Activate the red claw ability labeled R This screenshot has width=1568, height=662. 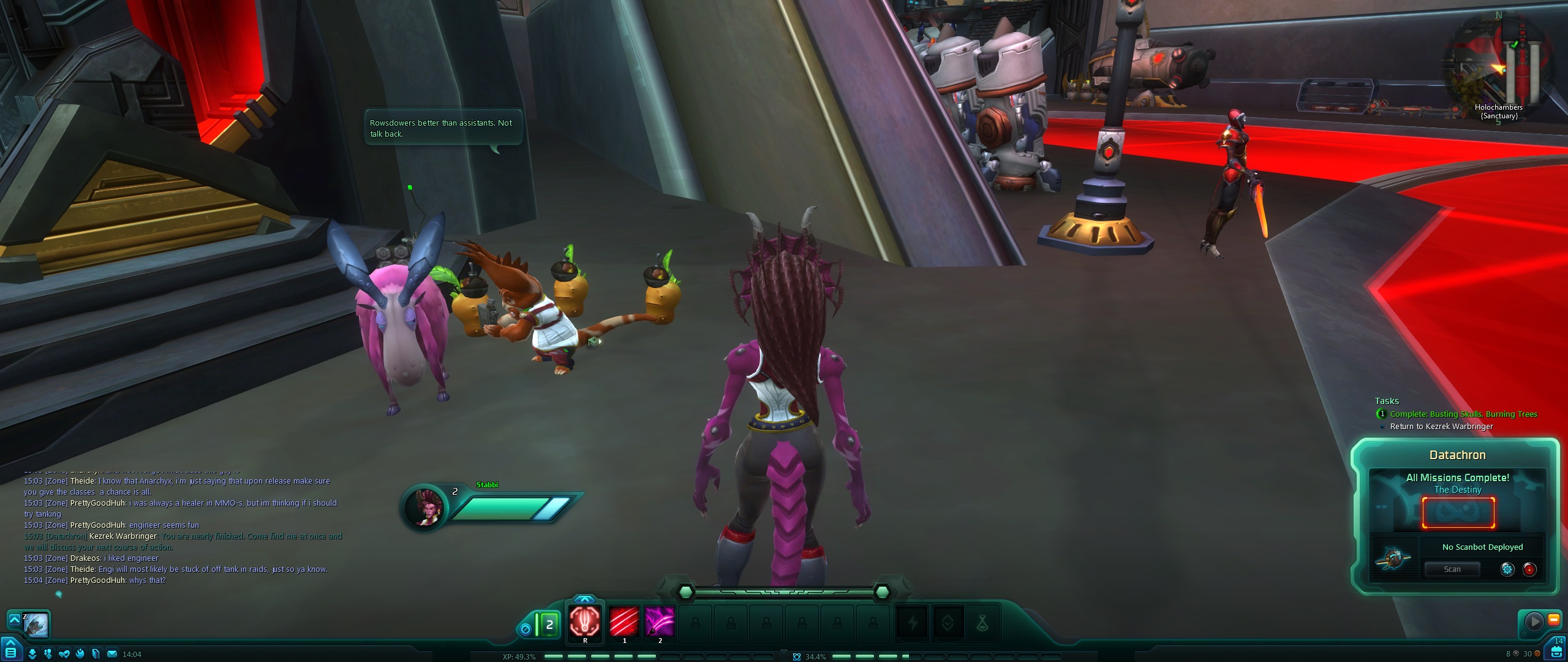pyautogui.click(x=585, y=622)
